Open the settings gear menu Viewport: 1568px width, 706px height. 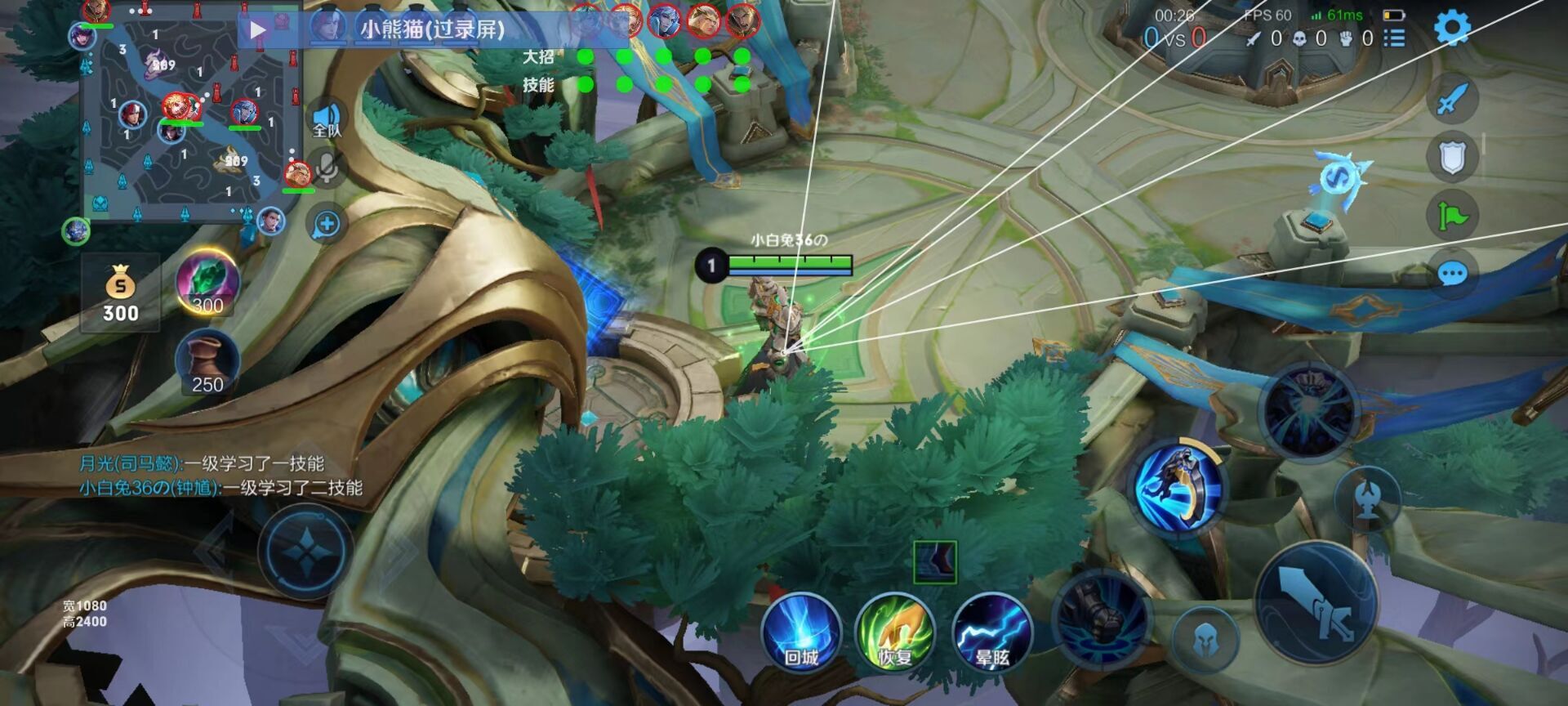(1452, 29)
